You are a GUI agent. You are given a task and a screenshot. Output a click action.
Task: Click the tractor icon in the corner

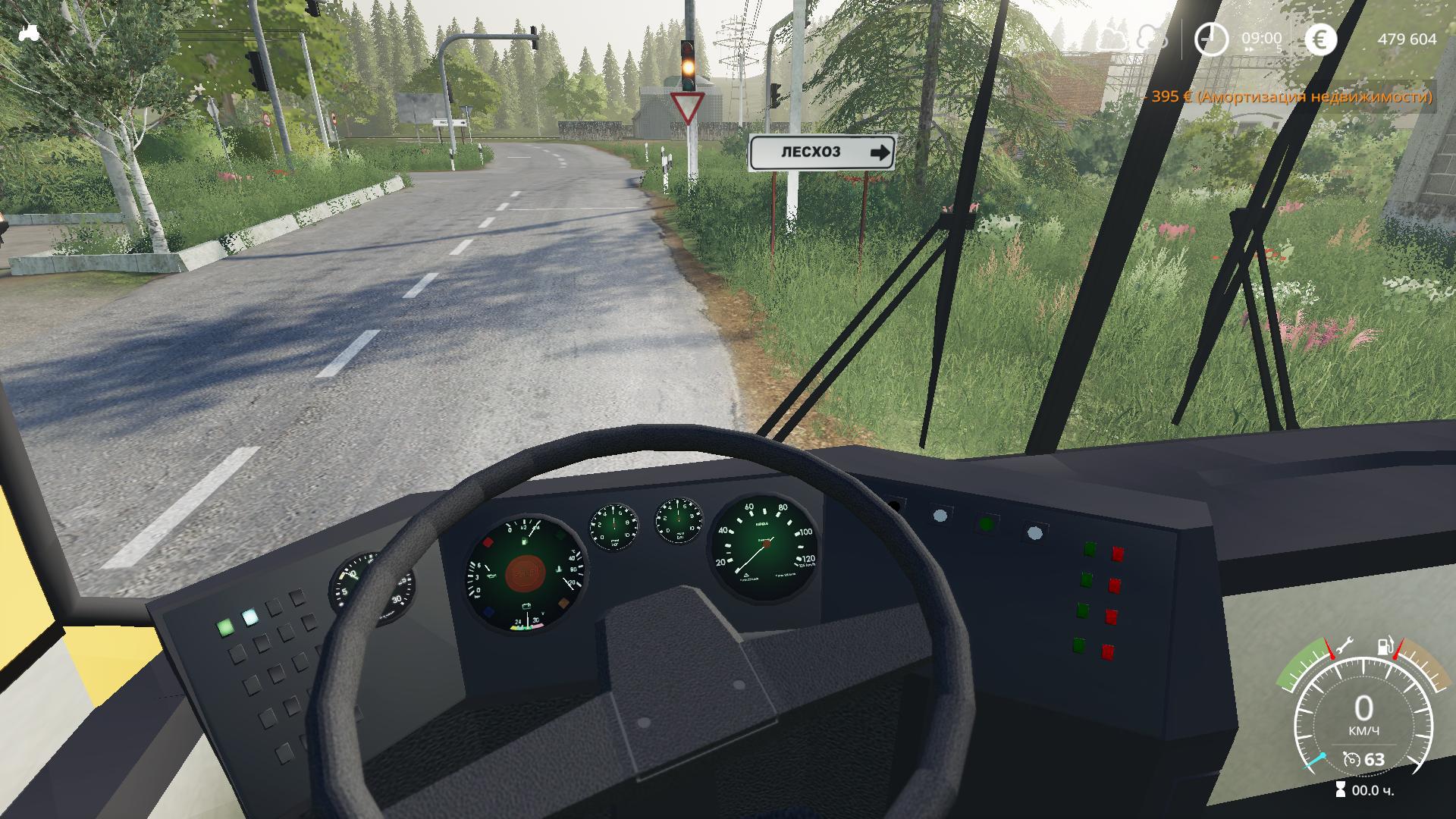point(29,33)
